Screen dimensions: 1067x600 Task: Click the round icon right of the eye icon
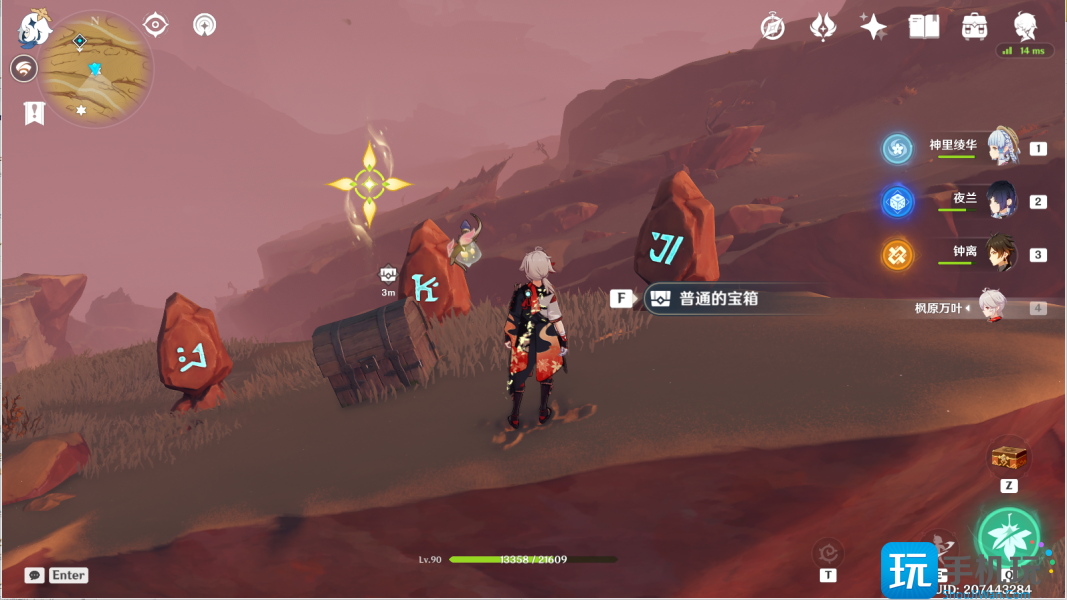coord(204,25)
